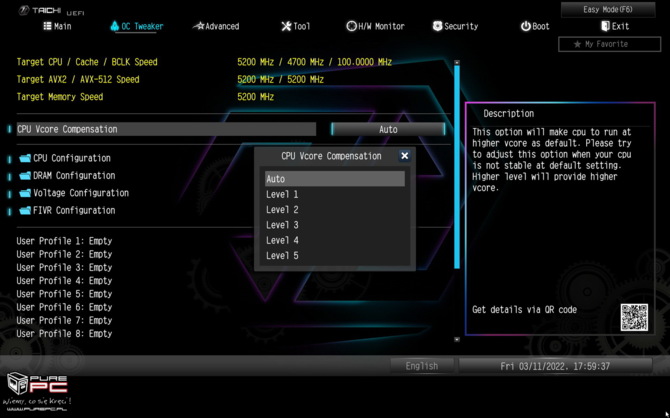
Task: Switch to the Tool tab
Action: point(296,26)
